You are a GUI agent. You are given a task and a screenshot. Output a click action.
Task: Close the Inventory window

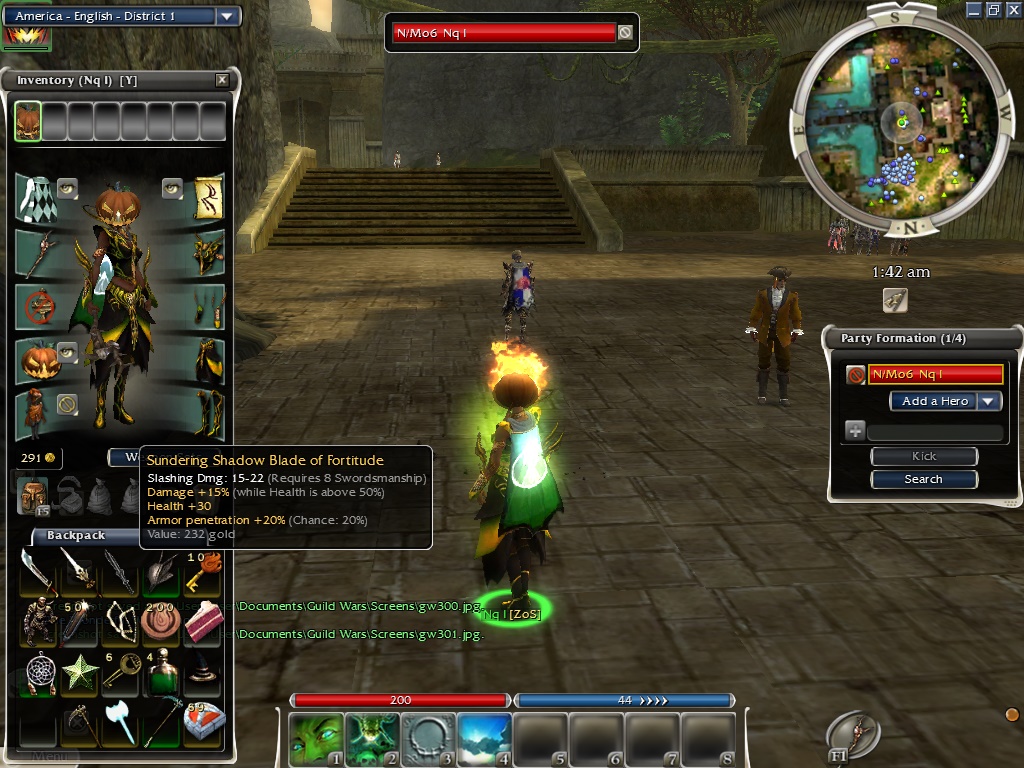click(x=222, y=80)
